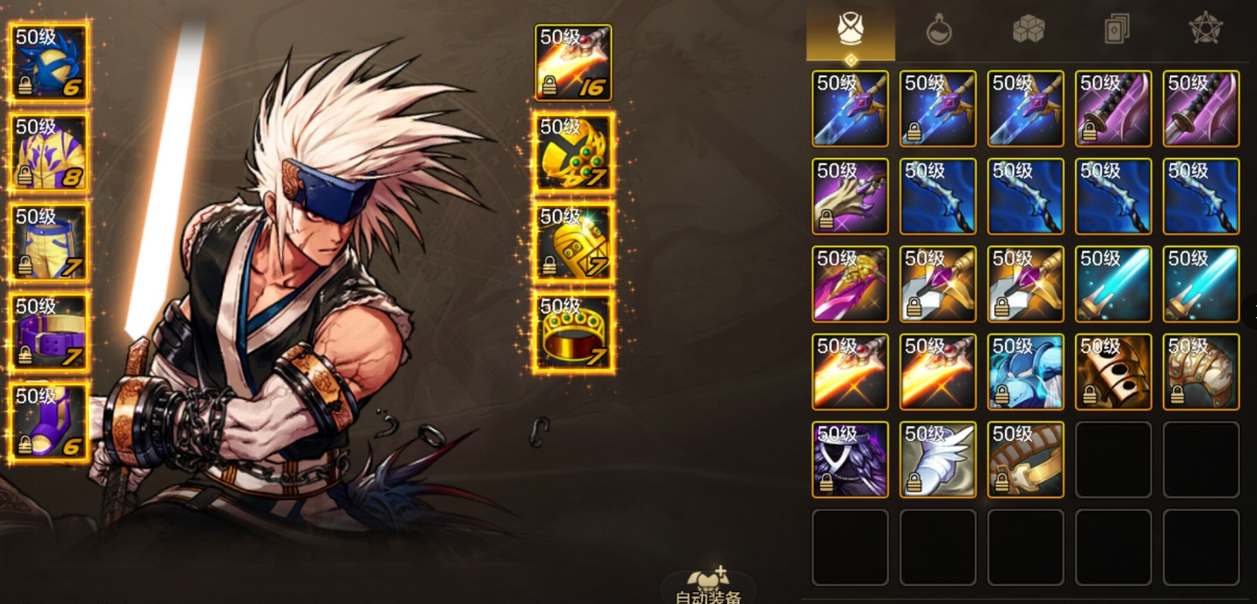1257x604 pixels.
Task: Choose the equipped gold ring slot
Action: point(574,331)
